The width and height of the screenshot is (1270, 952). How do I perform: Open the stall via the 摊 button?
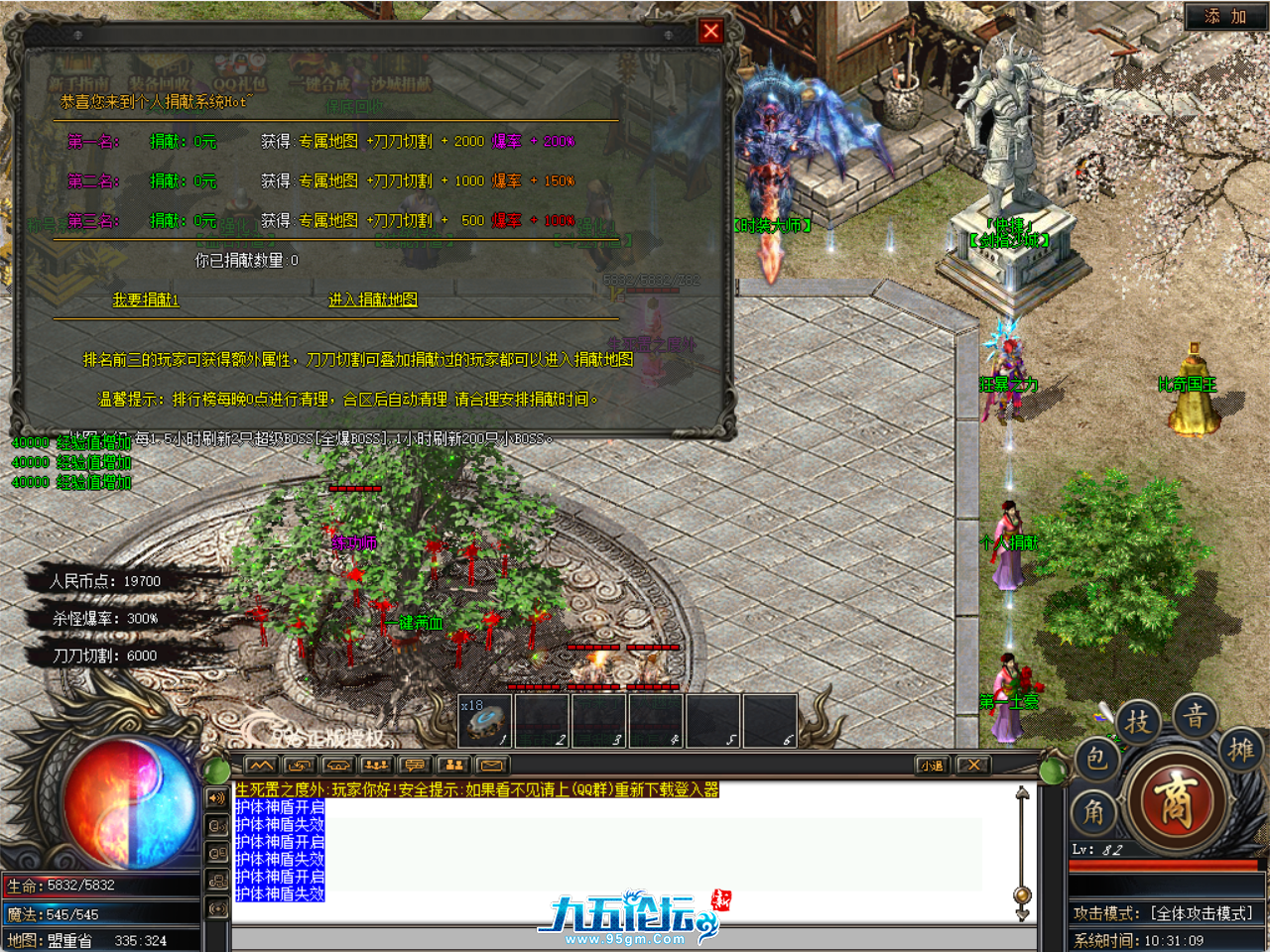click(x=1242, y=749)
